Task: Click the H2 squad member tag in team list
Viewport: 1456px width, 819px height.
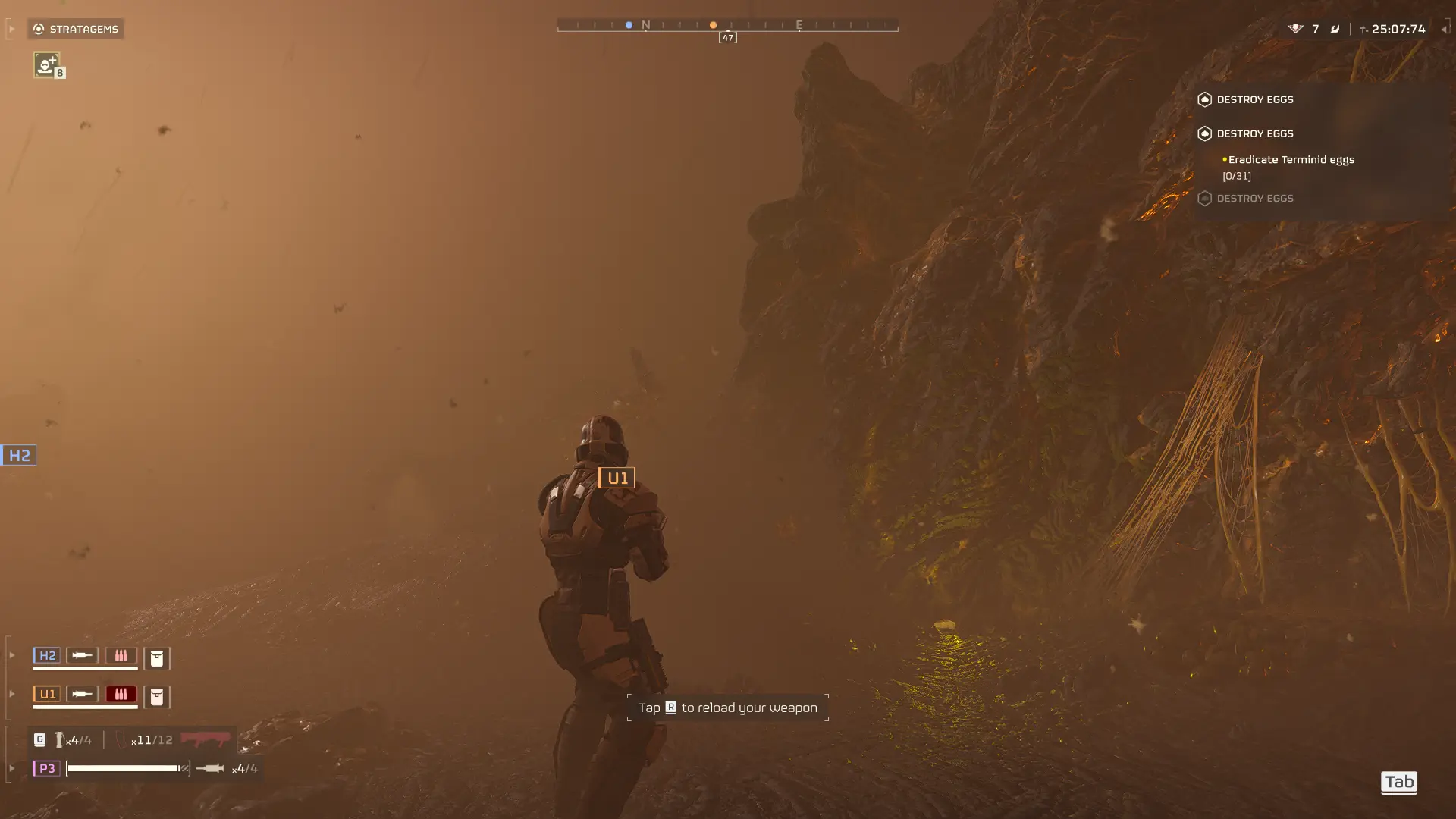Action: coord(47,655)
